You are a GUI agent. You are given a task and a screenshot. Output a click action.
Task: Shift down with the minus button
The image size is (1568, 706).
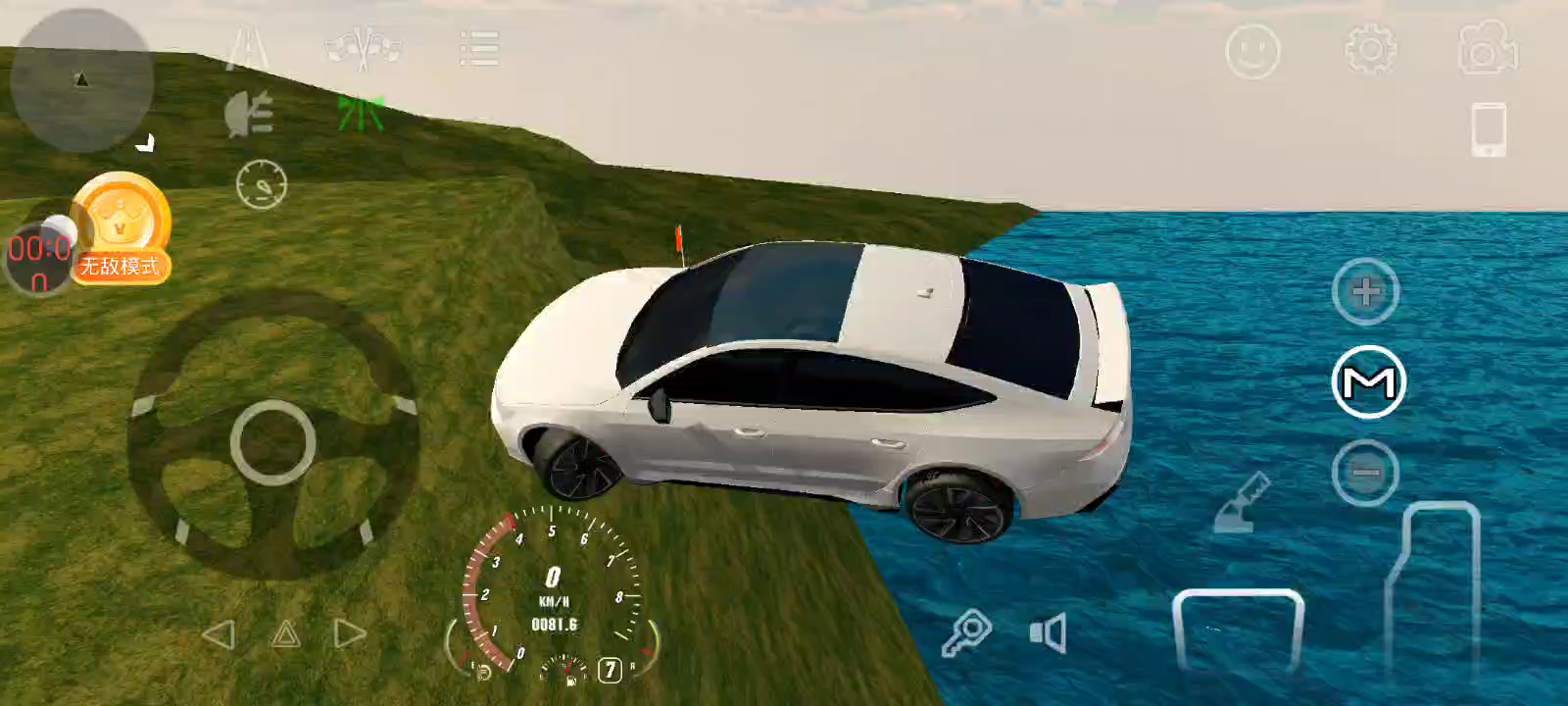pyautogui.click(x=1365, y=474)
